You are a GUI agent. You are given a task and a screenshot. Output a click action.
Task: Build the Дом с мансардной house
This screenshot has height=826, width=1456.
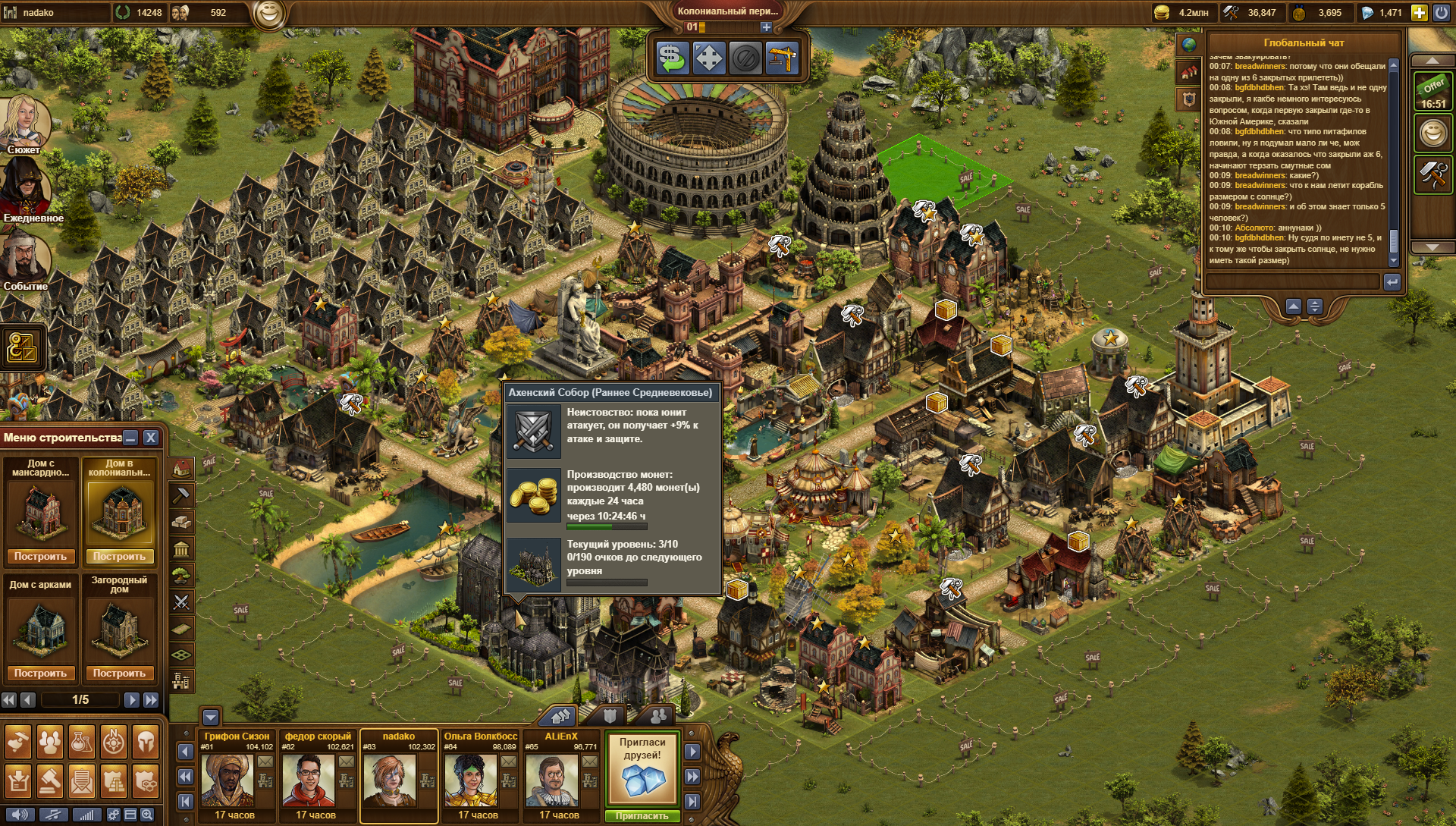point(41,556)
